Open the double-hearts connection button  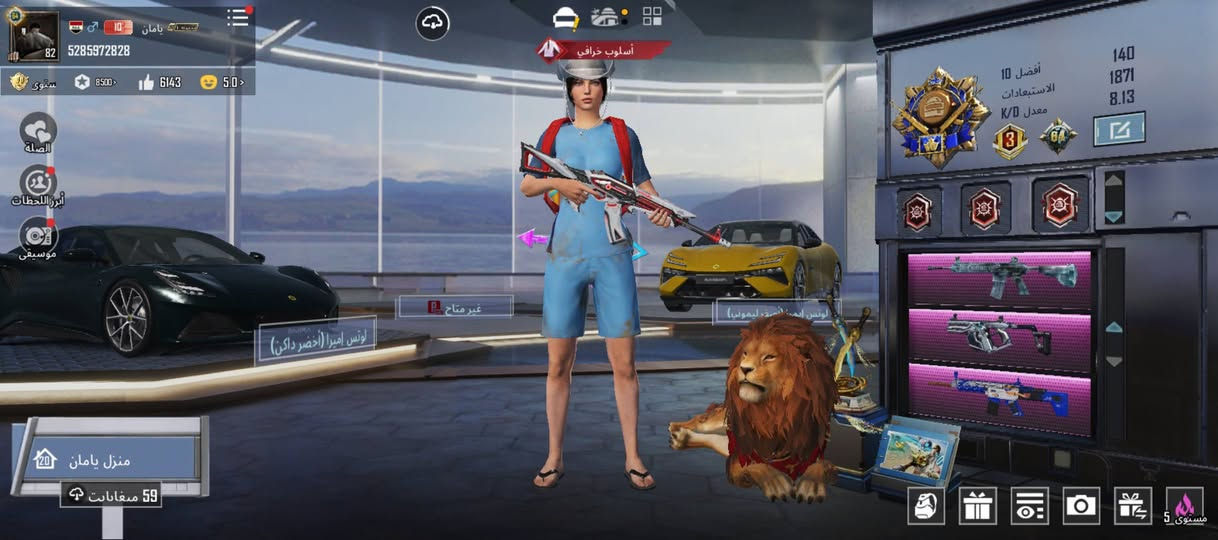point(39,130)
